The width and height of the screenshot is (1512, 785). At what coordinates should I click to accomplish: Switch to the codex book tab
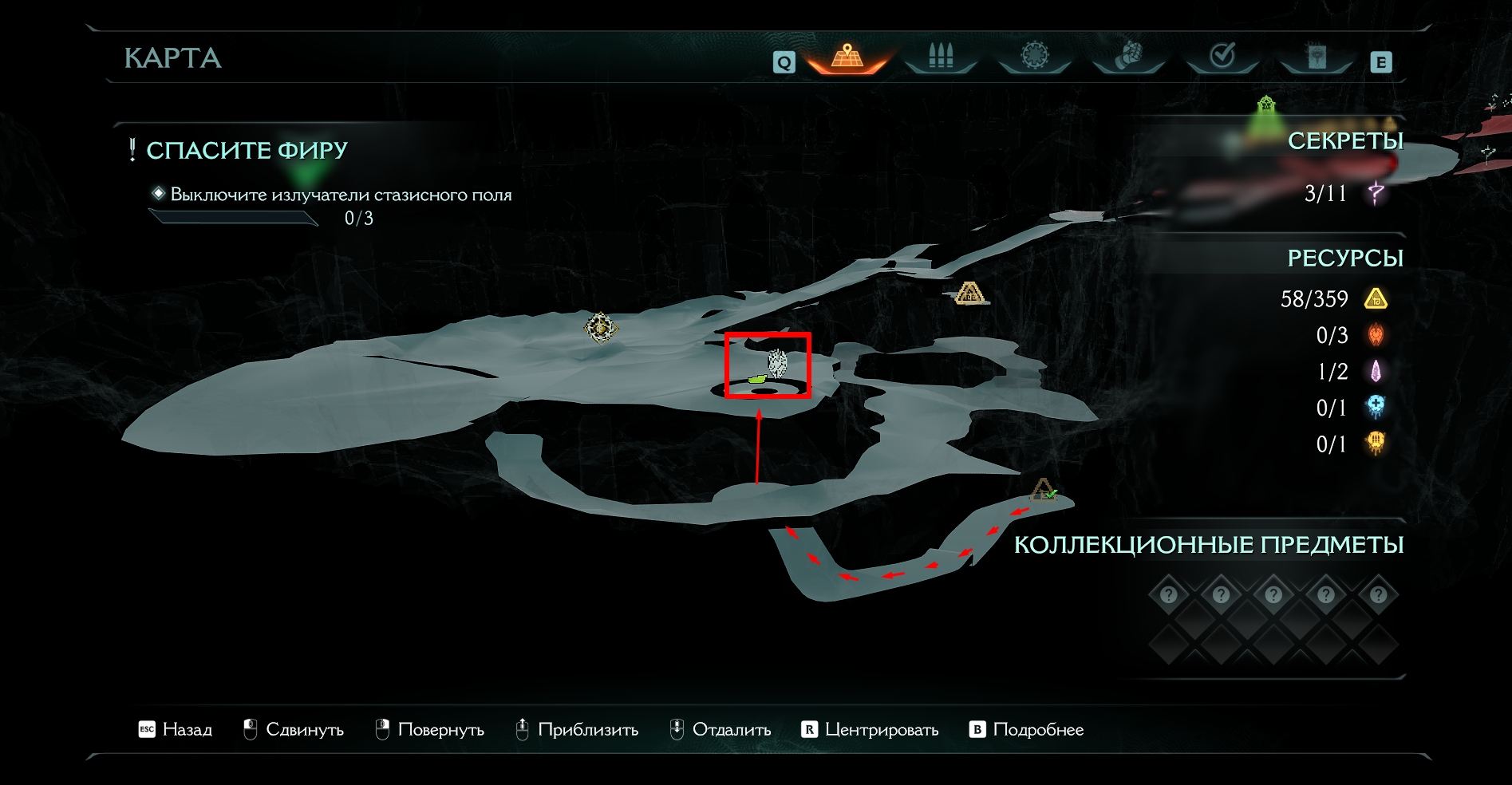click(1317, 57)
